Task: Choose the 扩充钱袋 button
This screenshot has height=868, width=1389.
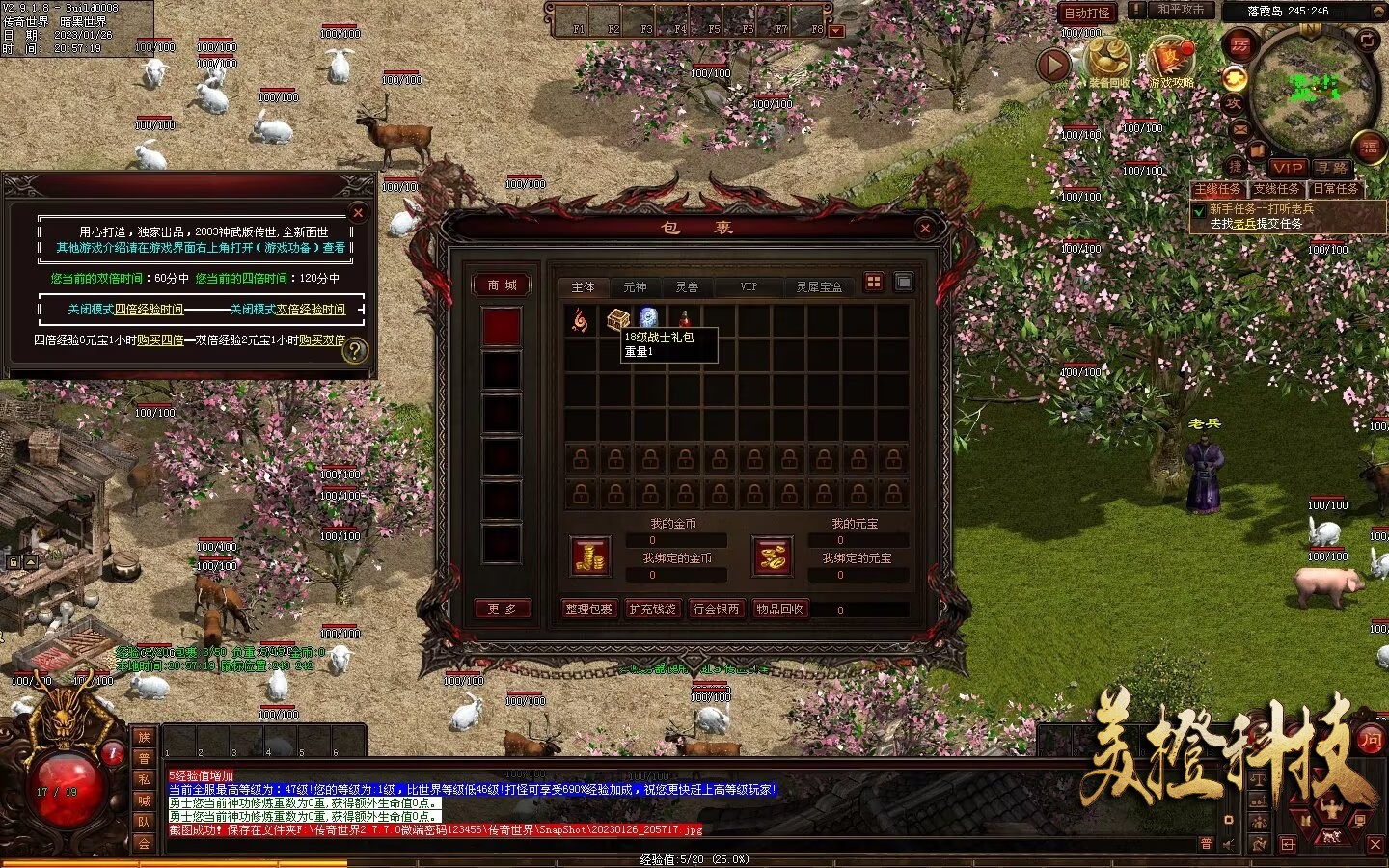Action: click(x=652, y=610)
